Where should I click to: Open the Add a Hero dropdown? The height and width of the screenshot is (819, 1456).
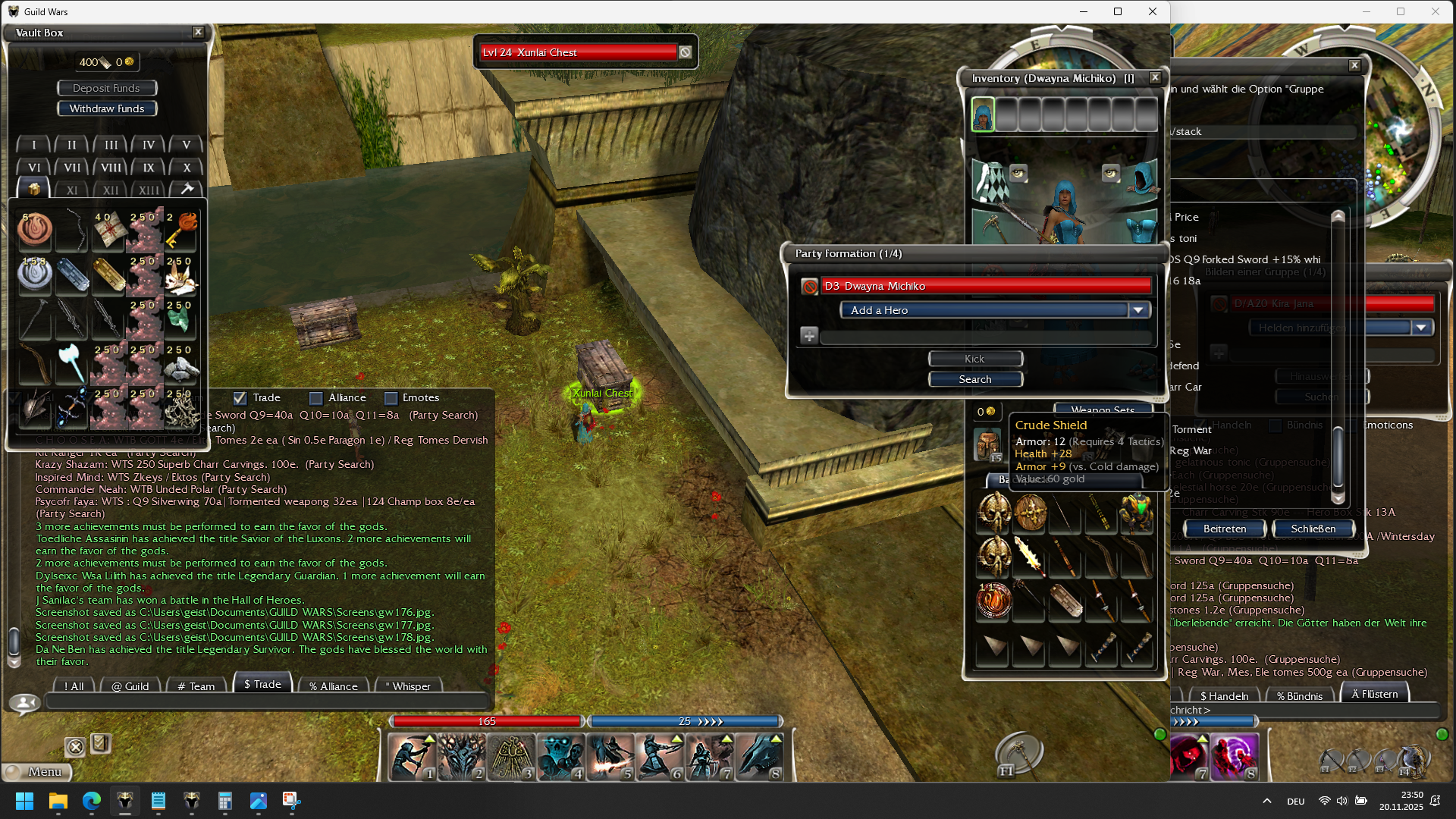click(1138, 310)
